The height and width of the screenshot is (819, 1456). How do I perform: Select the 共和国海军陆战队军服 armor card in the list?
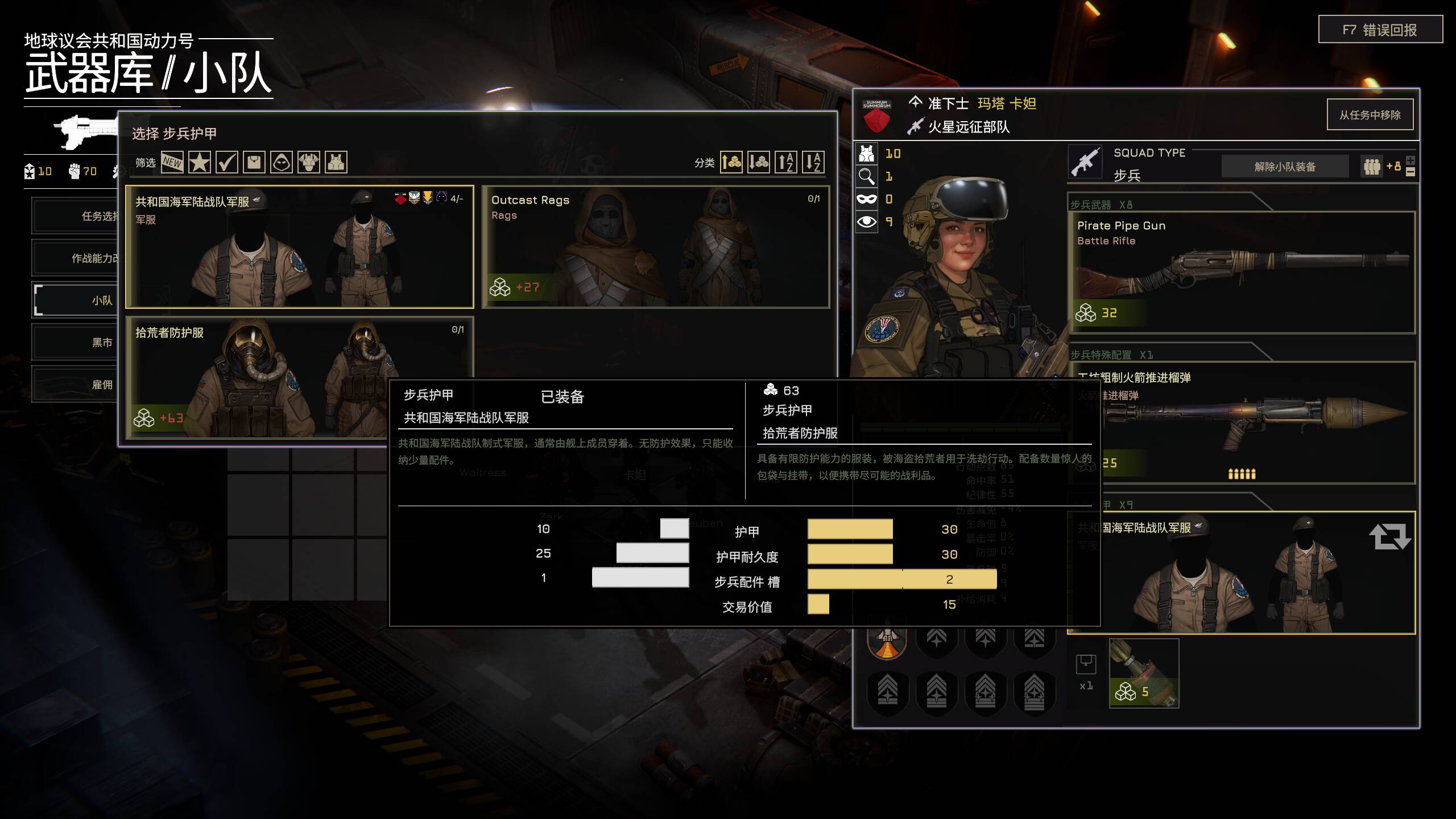299,247
